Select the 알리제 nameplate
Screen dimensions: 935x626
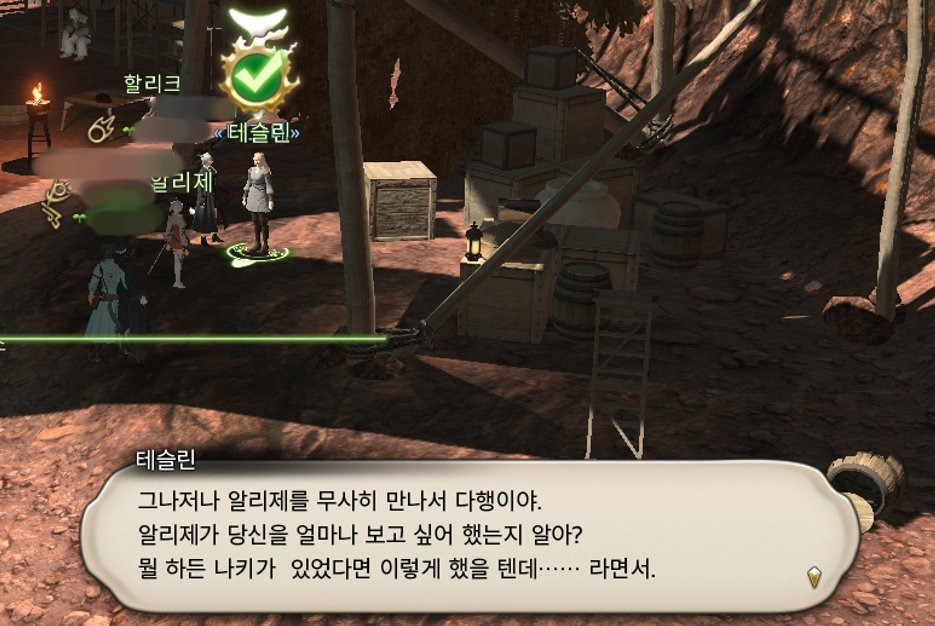pos(181,182)
